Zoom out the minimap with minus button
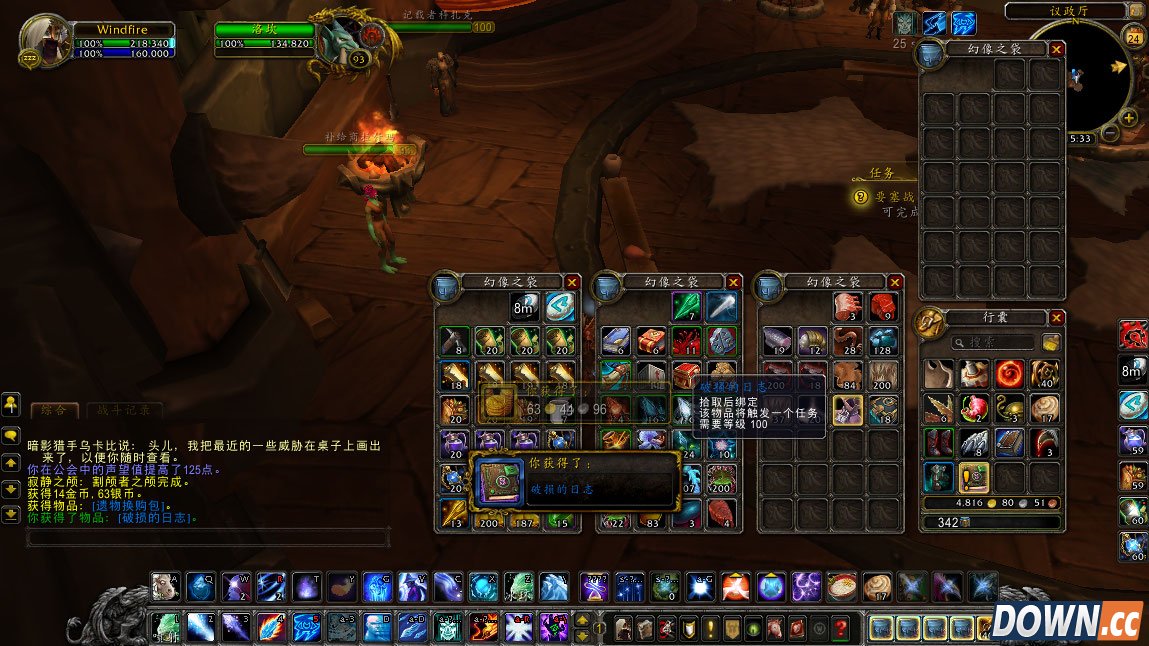Viewport: 1149px width, 646px height. 1110,134
